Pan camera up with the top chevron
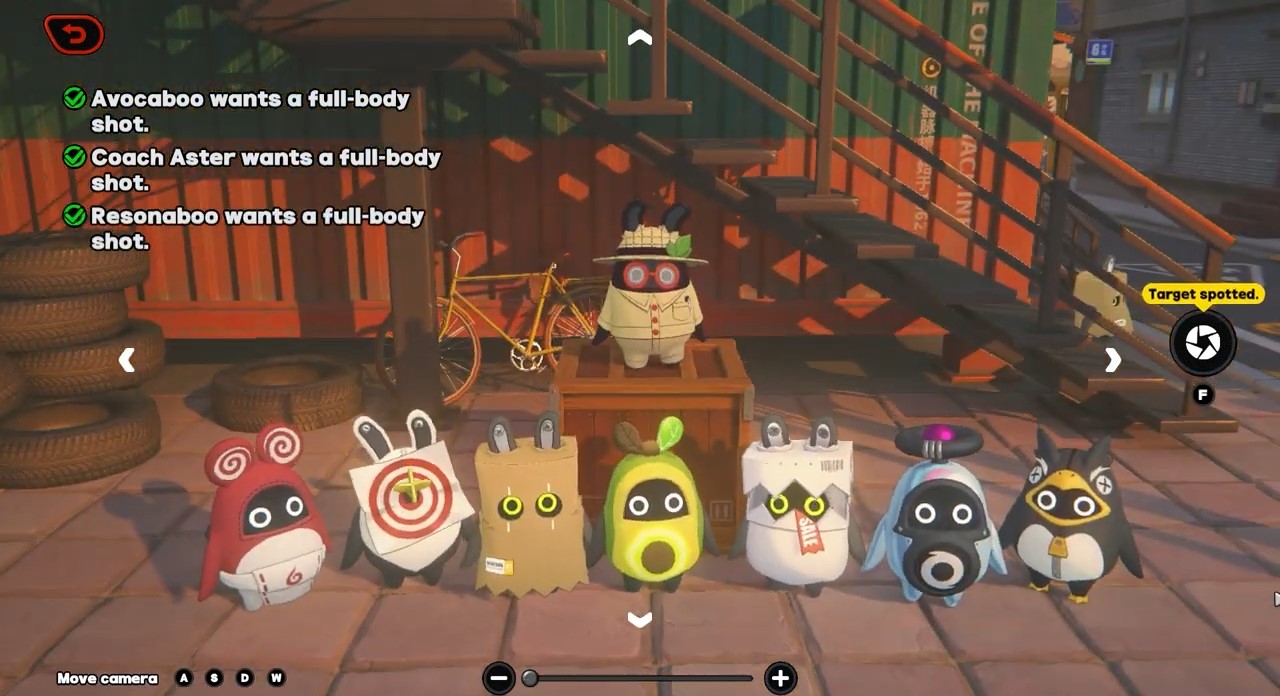The height and width of the screenshot is (696, 1280). [x=639, y=38]
